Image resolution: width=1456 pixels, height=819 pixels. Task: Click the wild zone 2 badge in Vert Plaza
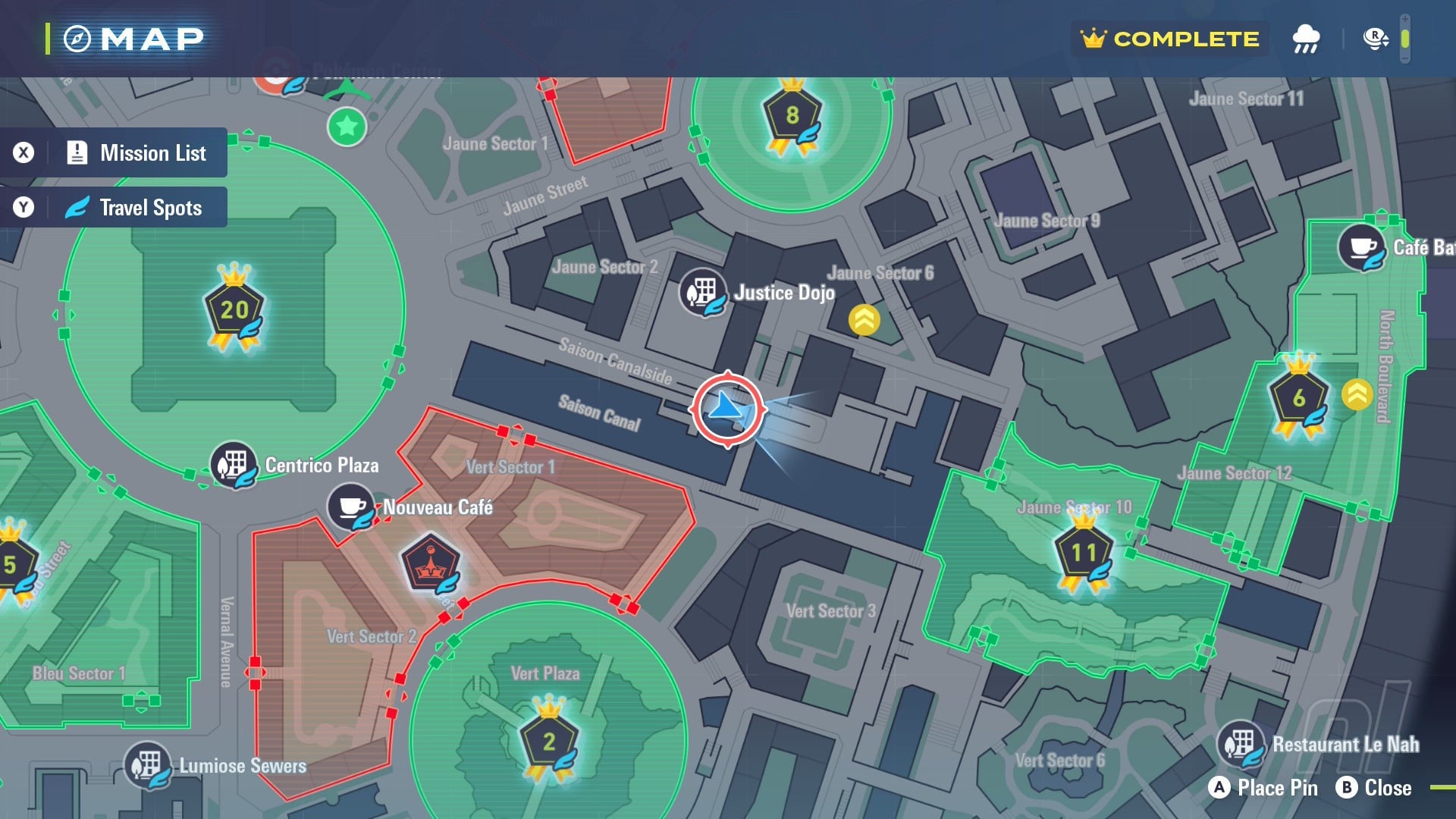[x=549, y=740]
